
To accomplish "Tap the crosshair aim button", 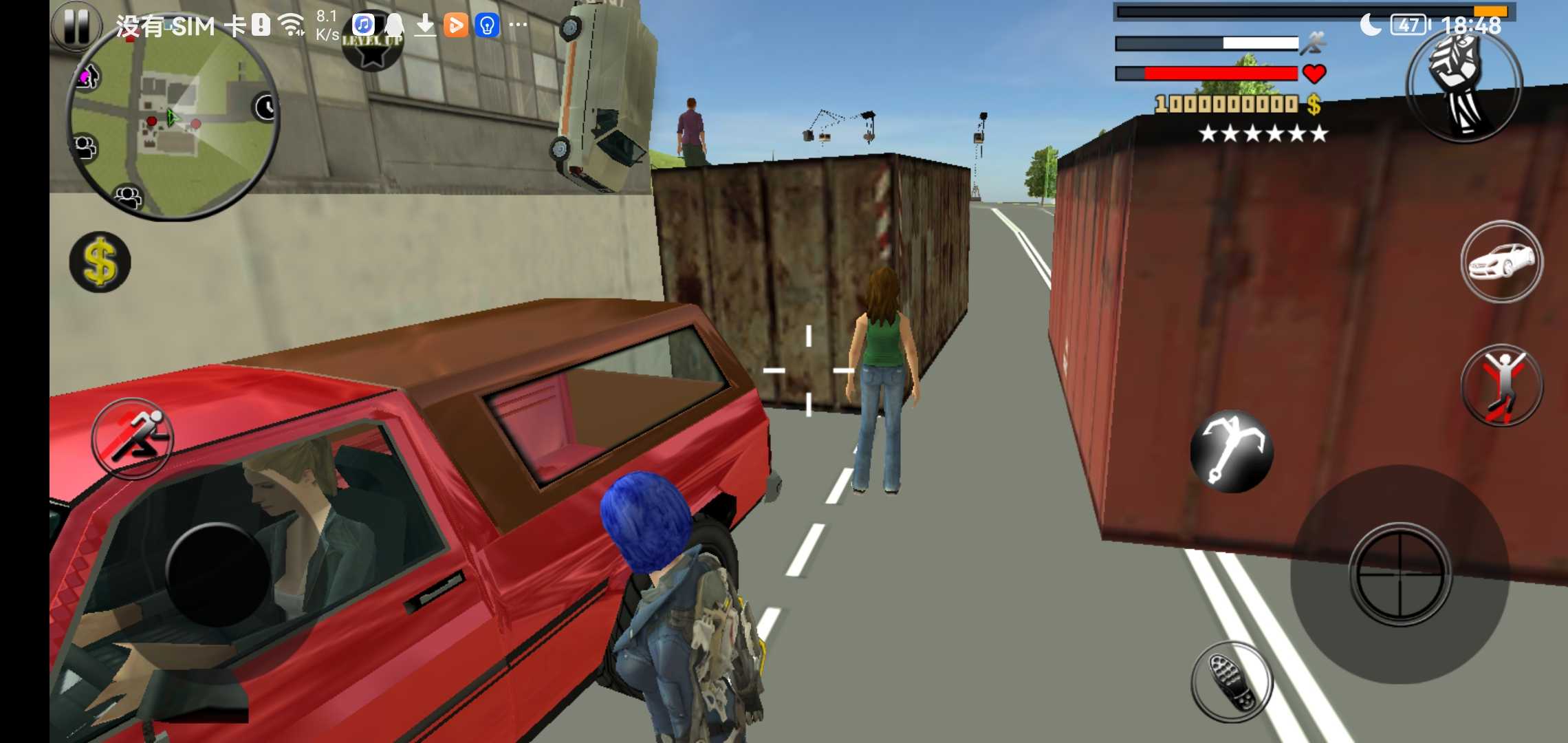I will coord(1400,574).
